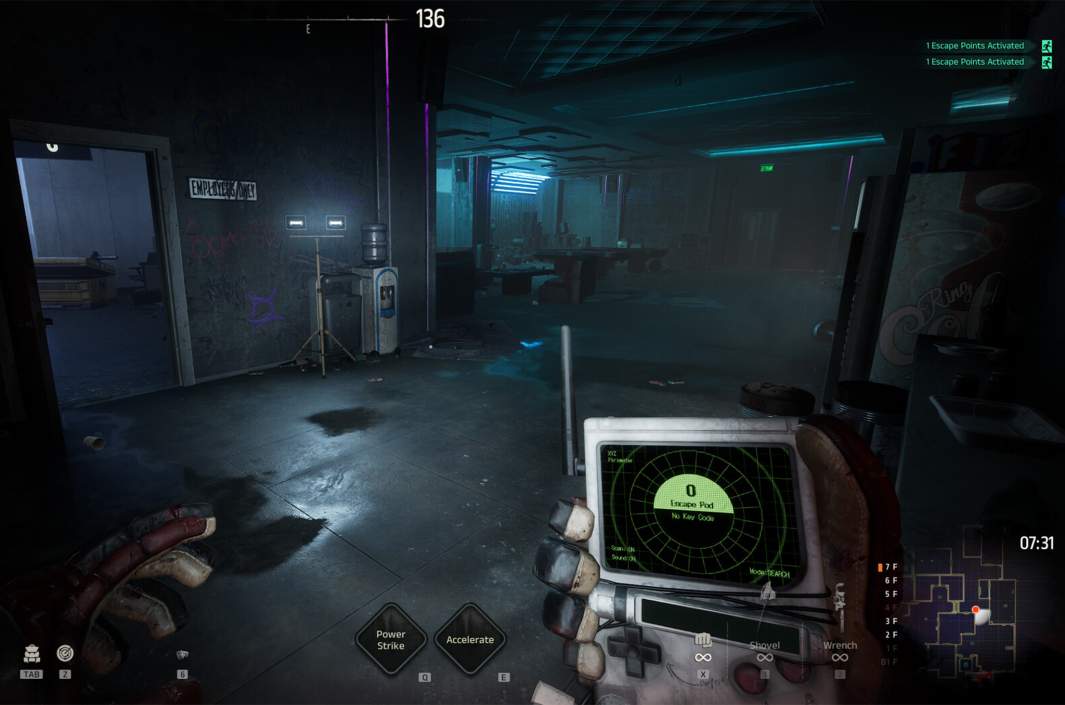The height and width of the screenshot is (705, 1065).
Task: Trigger the Accelerate skill diamond
Action: [470, 639]
